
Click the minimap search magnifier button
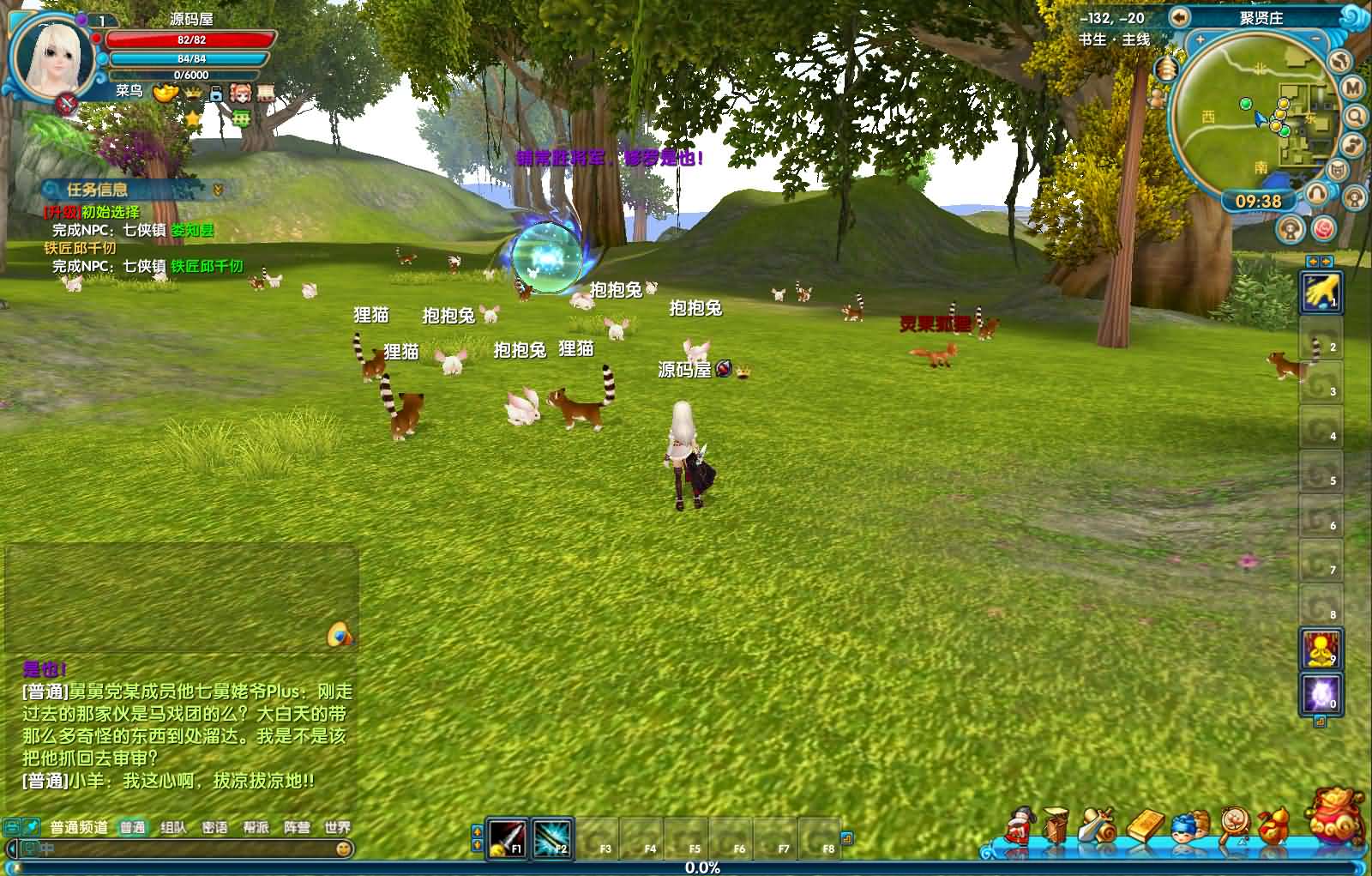point(1355,116)
